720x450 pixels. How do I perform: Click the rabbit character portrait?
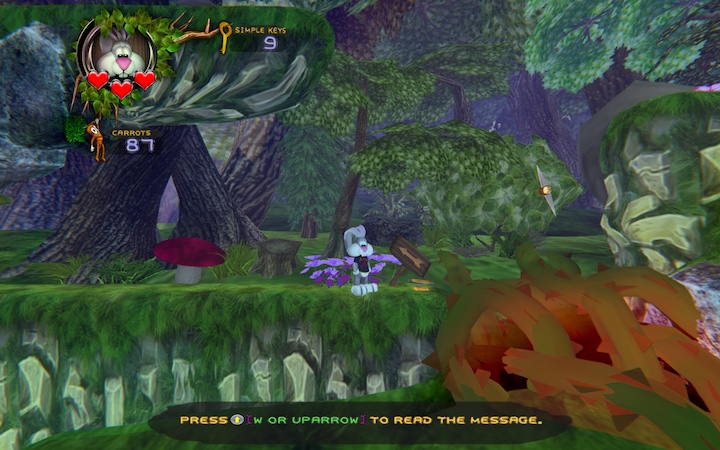coord(120,57)
